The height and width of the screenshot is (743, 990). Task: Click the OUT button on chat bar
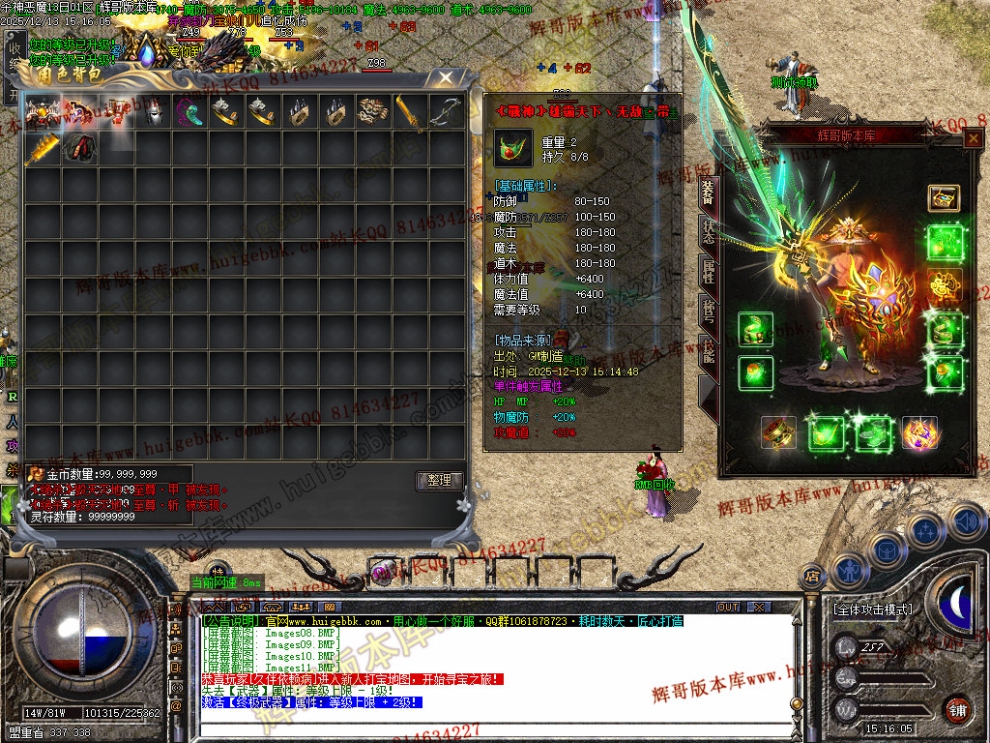coord(728,607)
